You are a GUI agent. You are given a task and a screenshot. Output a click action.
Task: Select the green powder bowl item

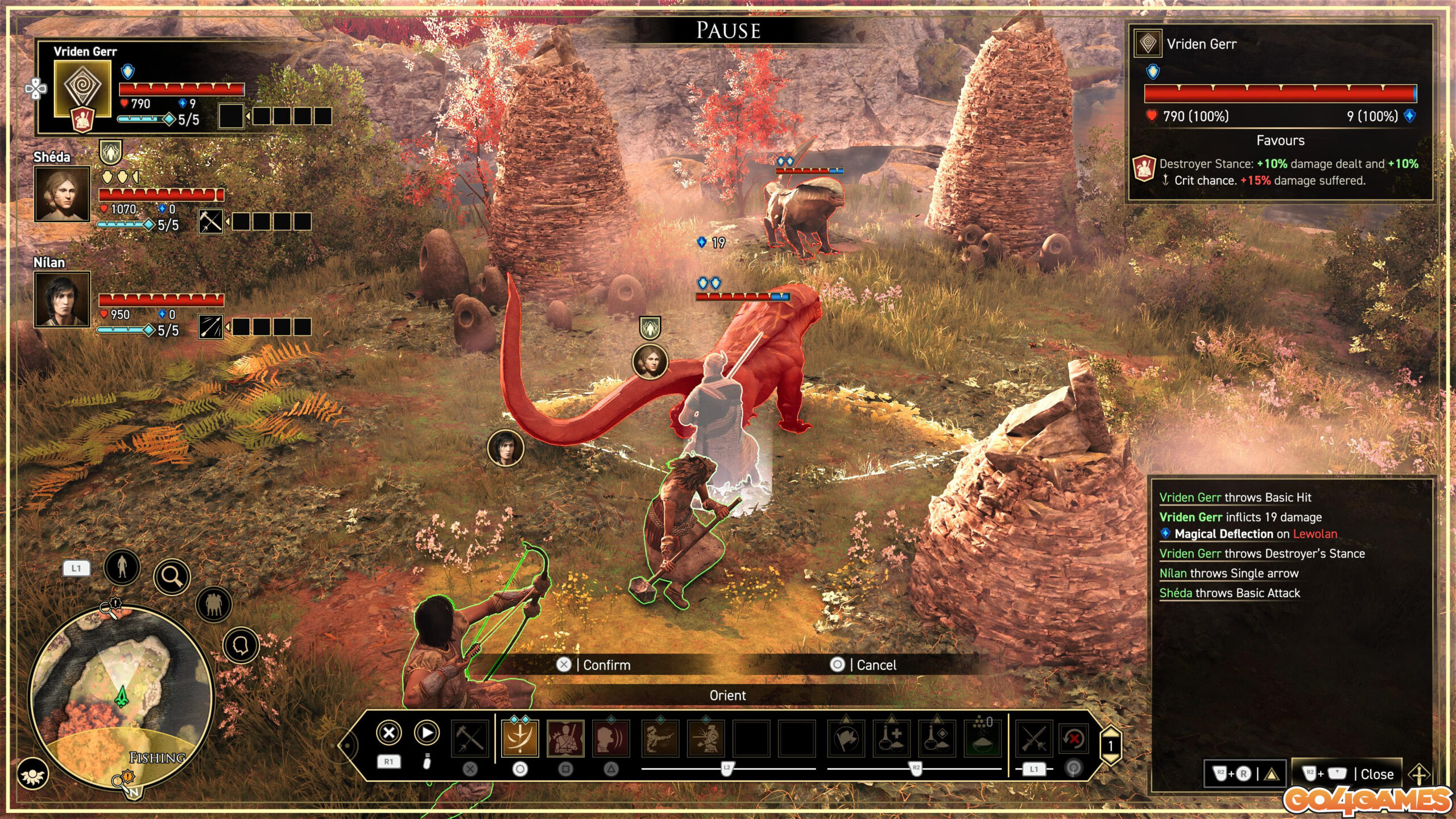[983, 738]
